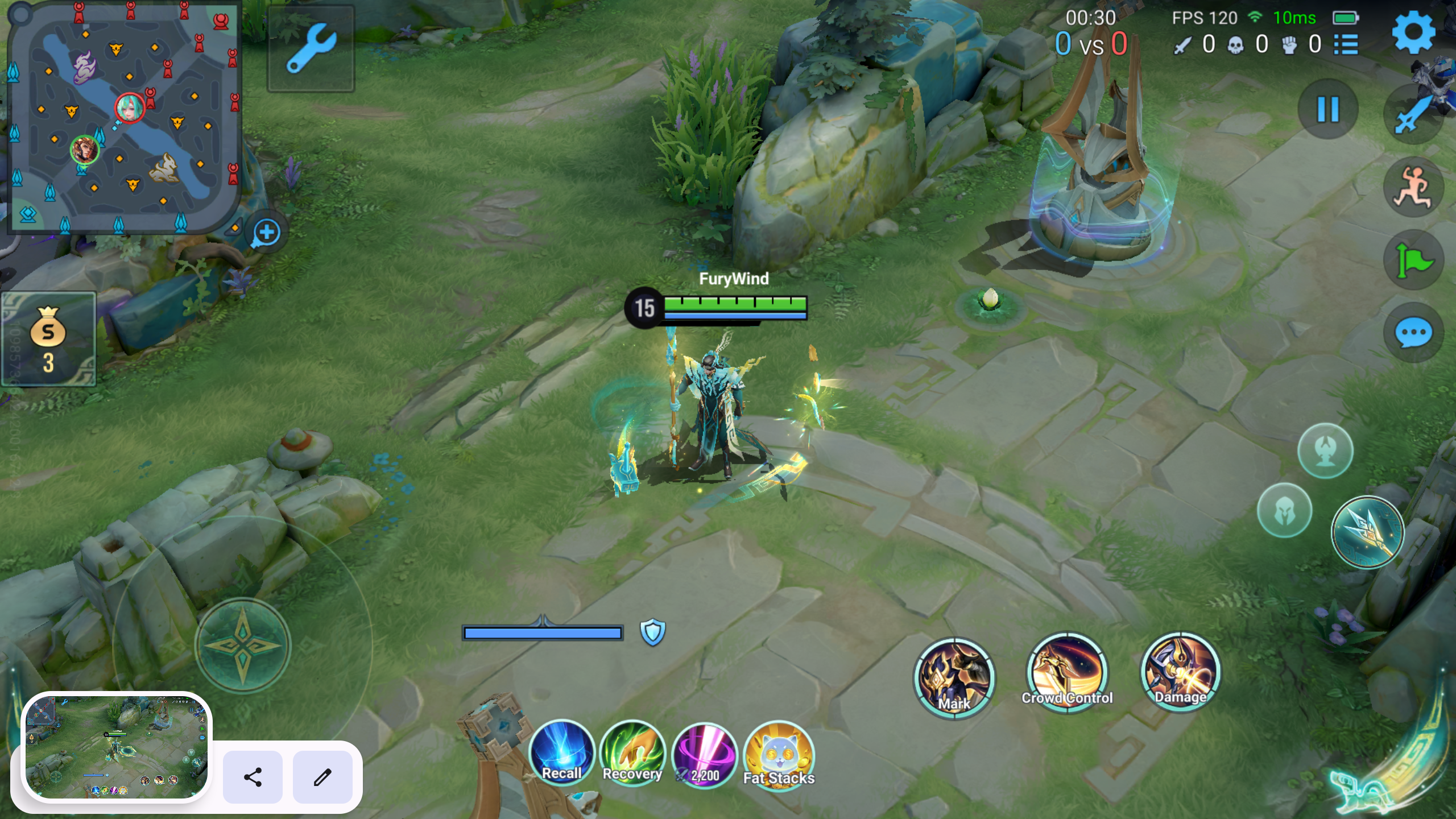
Task: Open the chat bubble
Action: pos(1413,333)
